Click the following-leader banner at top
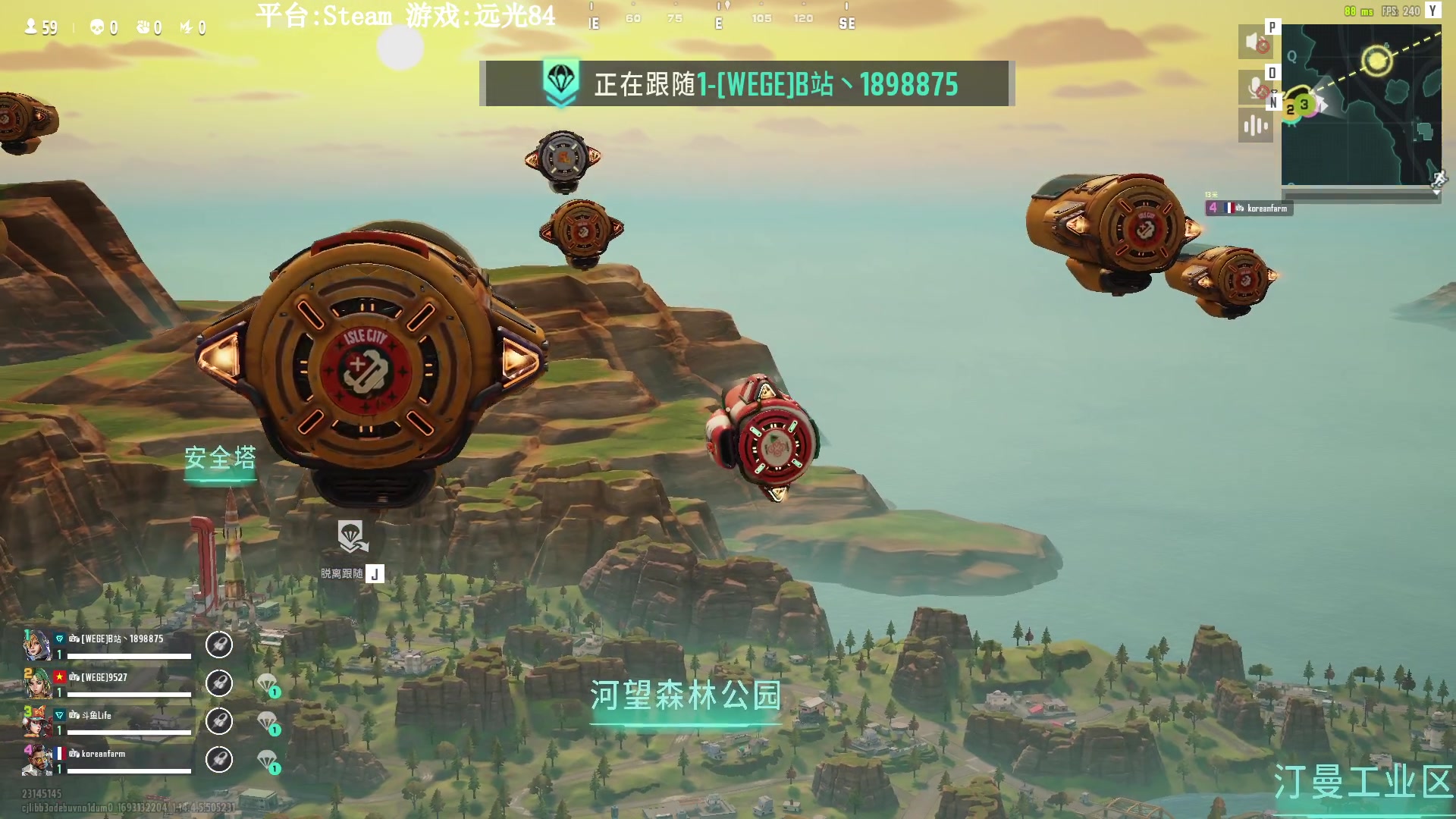Screen dimensions: 1456x819 (747, 83)
